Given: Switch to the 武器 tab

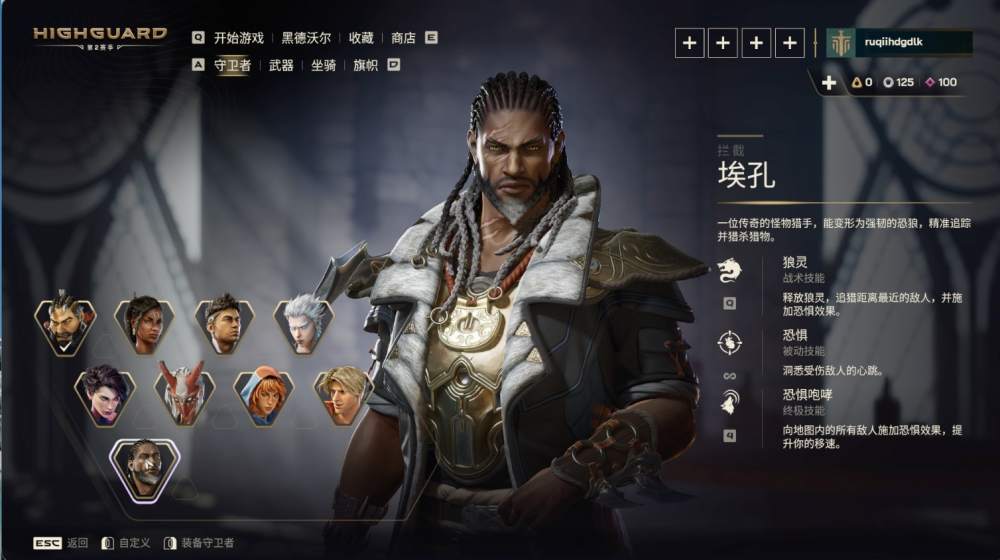Looking at the screenshot, I should pyautogui.click(x=281, y=65).
